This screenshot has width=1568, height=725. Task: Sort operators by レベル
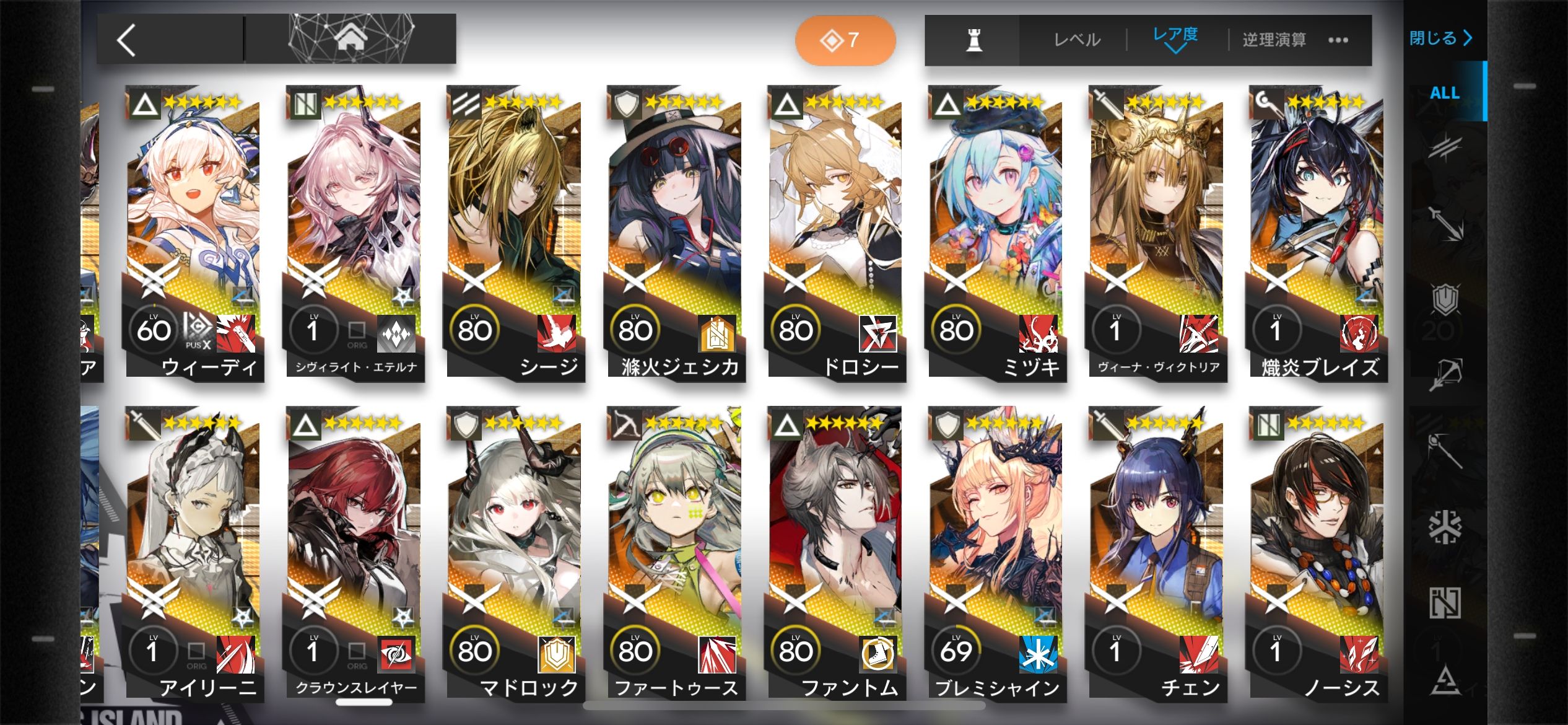click(1077, 40)
